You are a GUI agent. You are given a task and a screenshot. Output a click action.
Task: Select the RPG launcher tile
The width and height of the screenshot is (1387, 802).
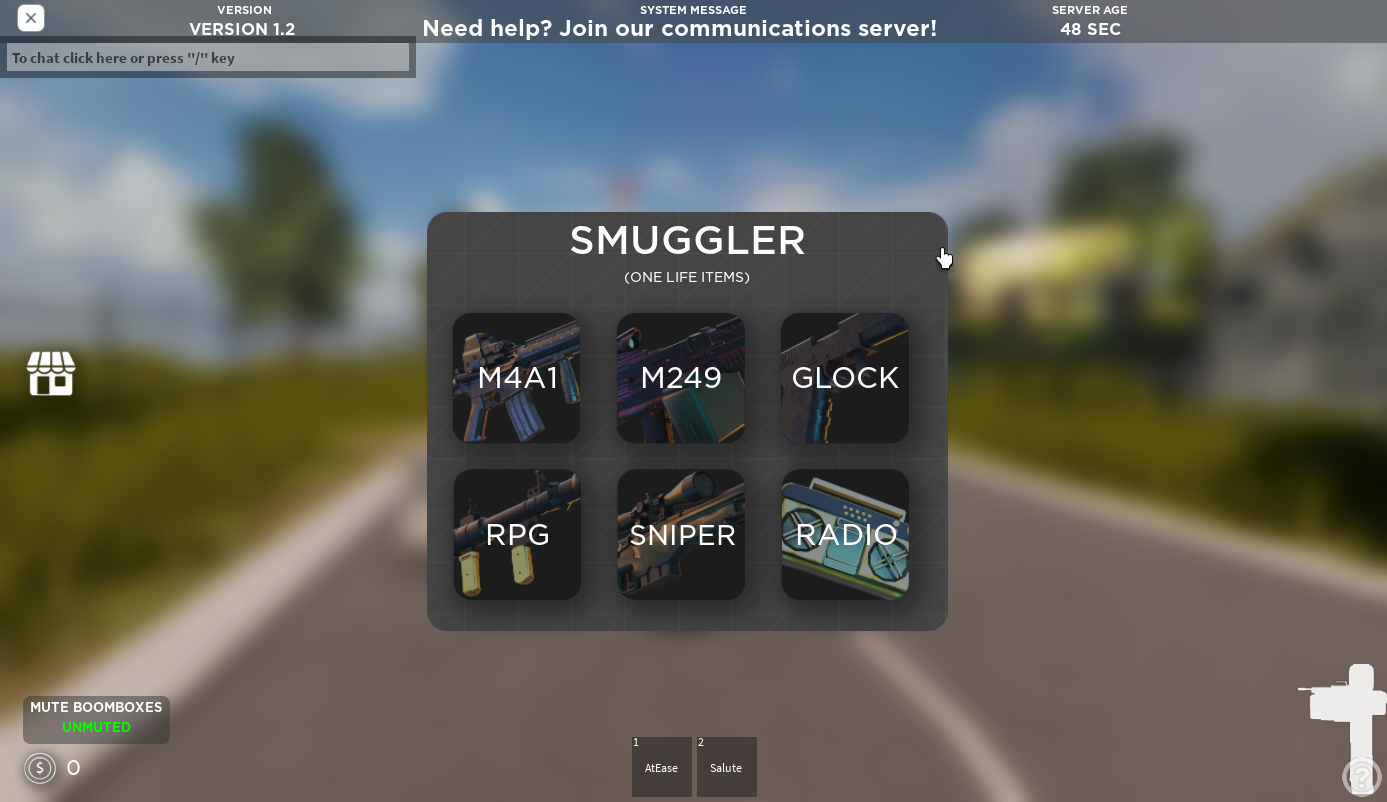point(517,535)
